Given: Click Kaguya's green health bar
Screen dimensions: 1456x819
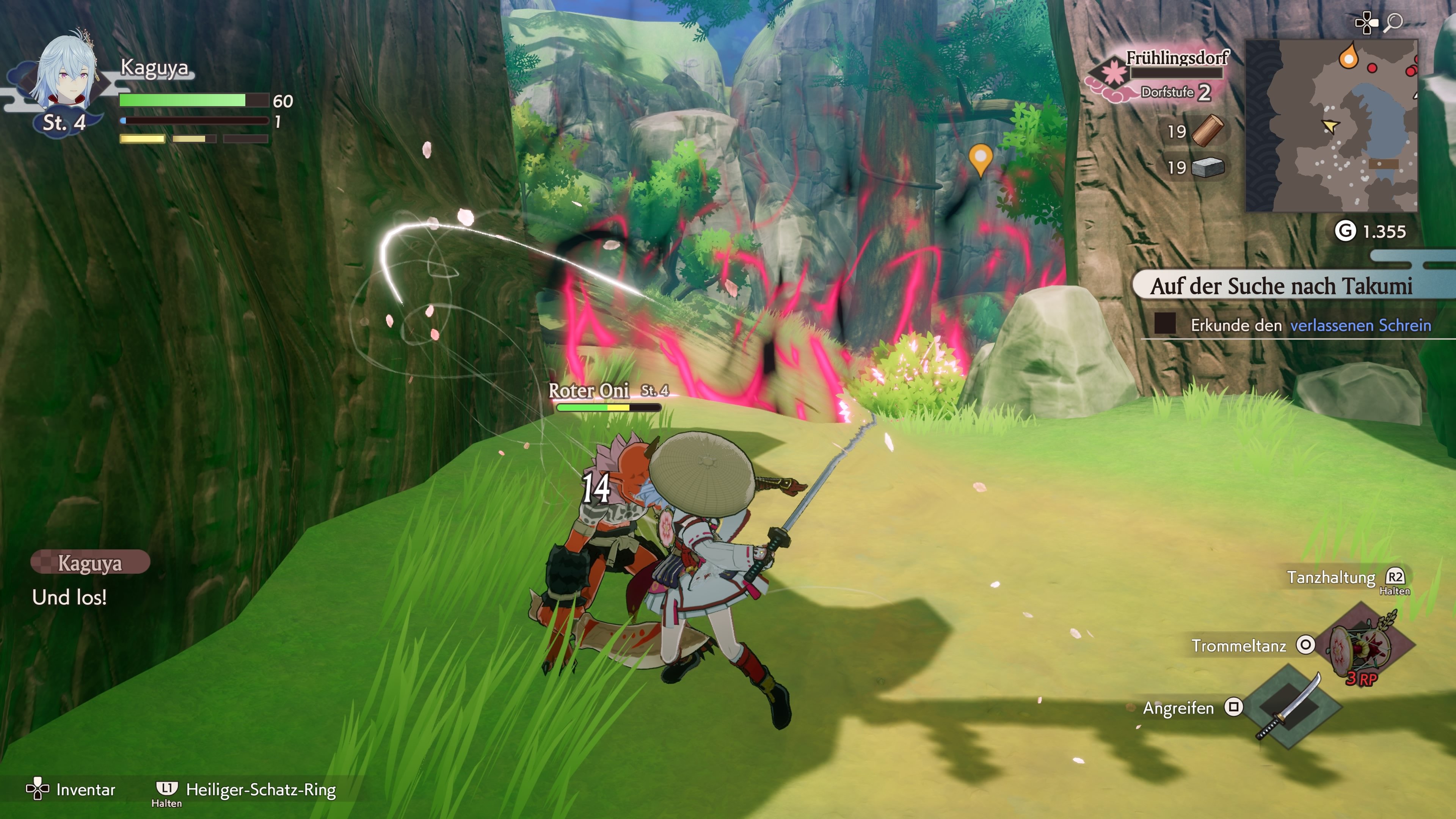Looking at the screenshot, I should tap(181, 99).
